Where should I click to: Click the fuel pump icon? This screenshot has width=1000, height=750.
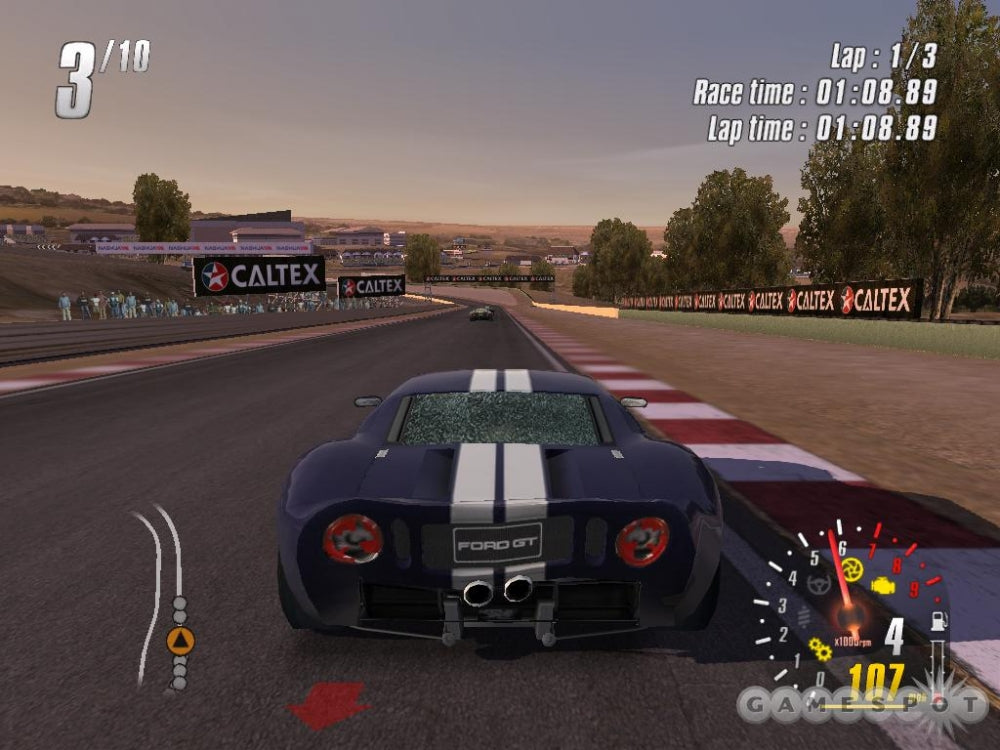pyautogui.click(x=940, y=622)
